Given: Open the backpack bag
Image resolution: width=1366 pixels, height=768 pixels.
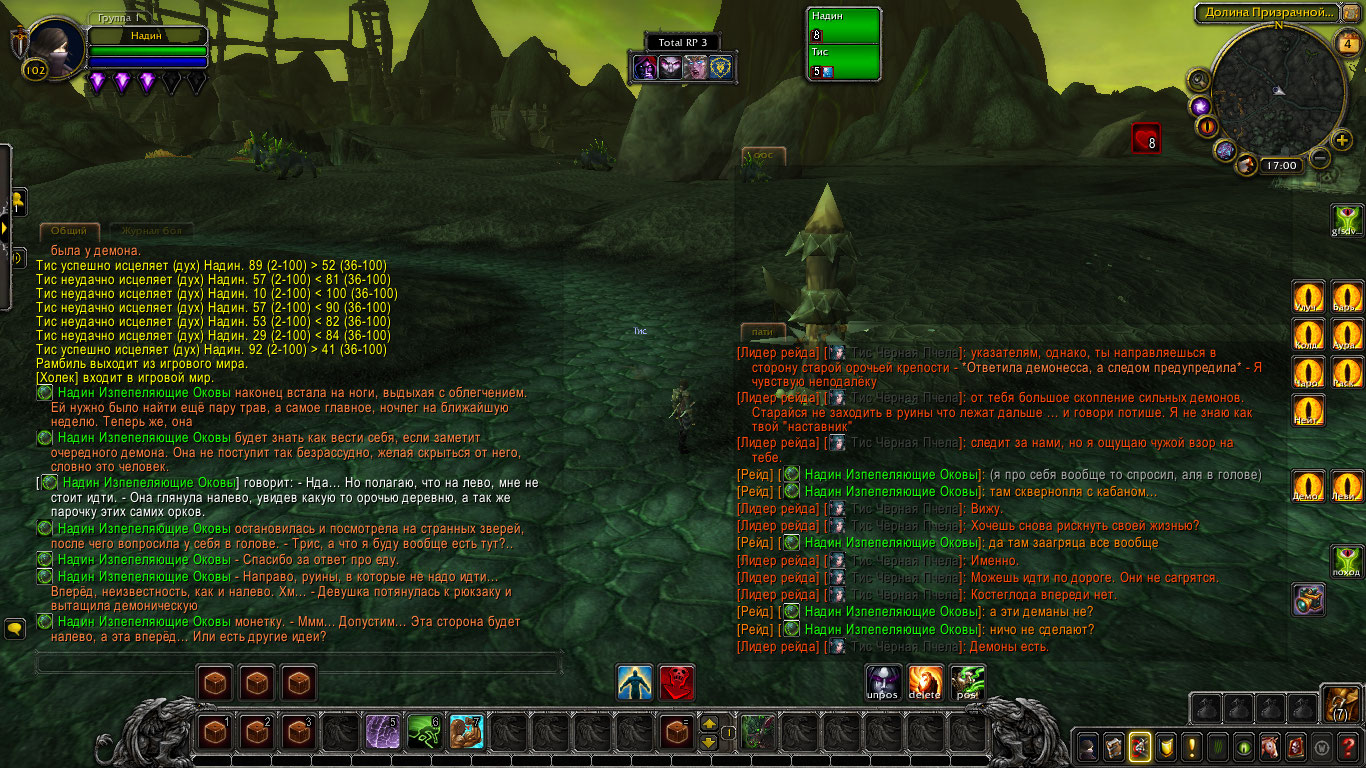Looking at the screenshot, I should [1338, 704].
